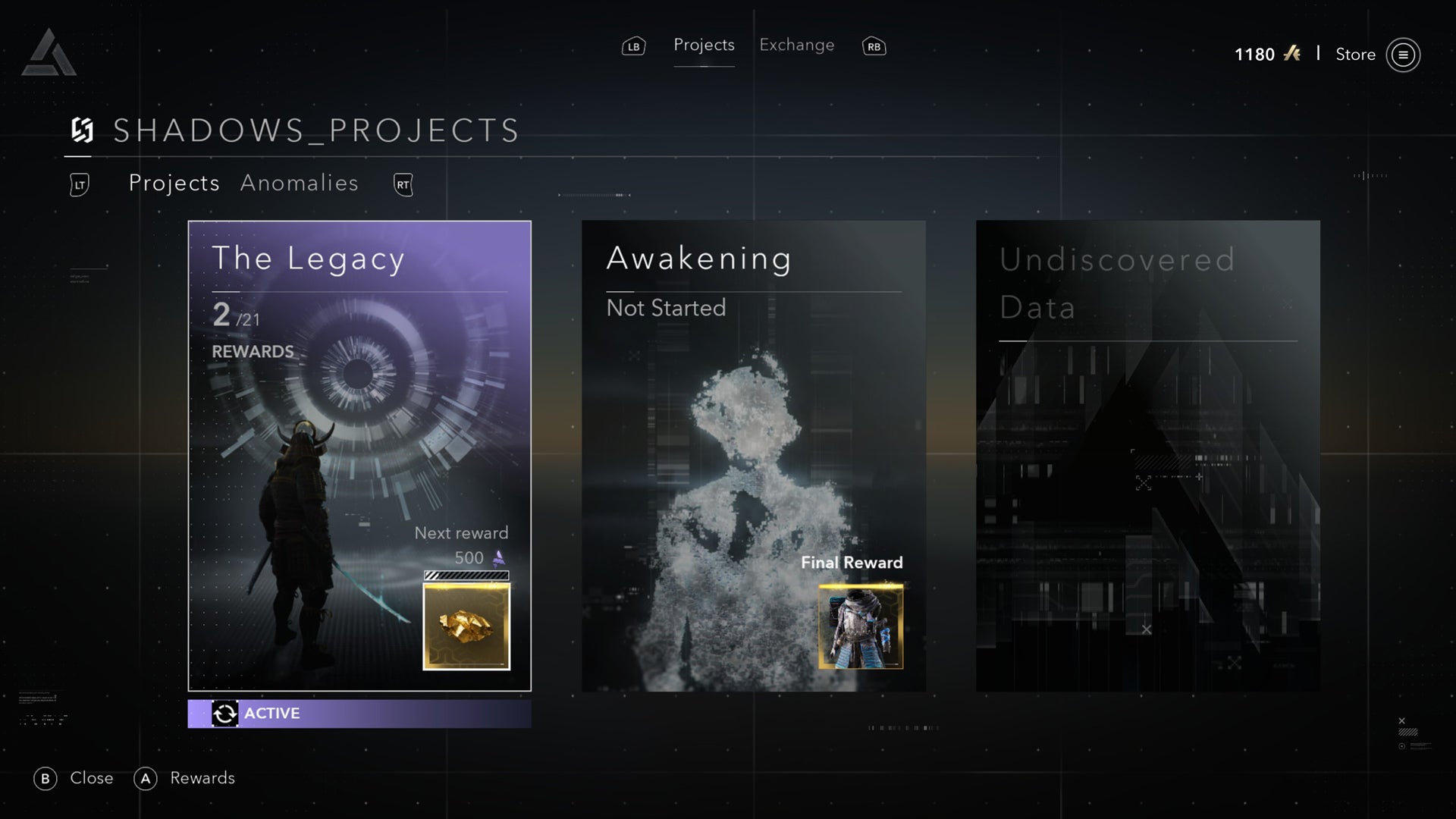Open the Anomalies tab
Screen dimensions: 1456x819
pyautogui.click(x=300, y=183)
